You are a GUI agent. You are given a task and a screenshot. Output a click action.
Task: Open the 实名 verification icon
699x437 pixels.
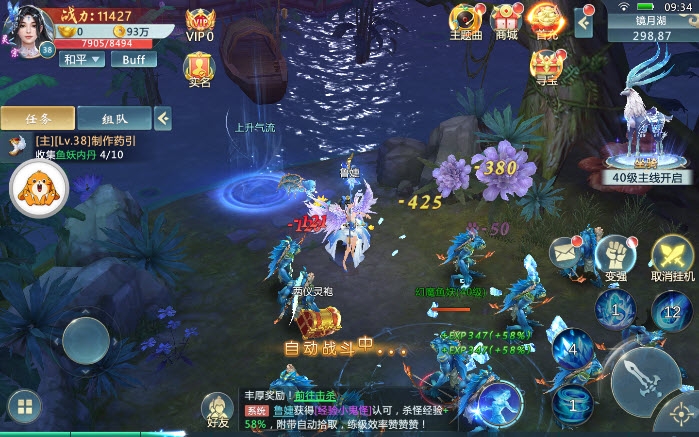coord(200,69)
